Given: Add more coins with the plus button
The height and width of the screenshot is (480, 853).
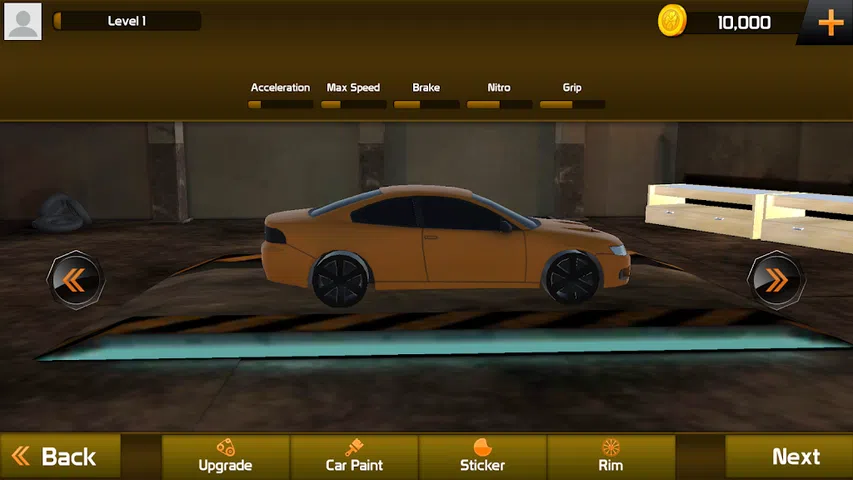Looking at the screenshot, I should point(830,23).
